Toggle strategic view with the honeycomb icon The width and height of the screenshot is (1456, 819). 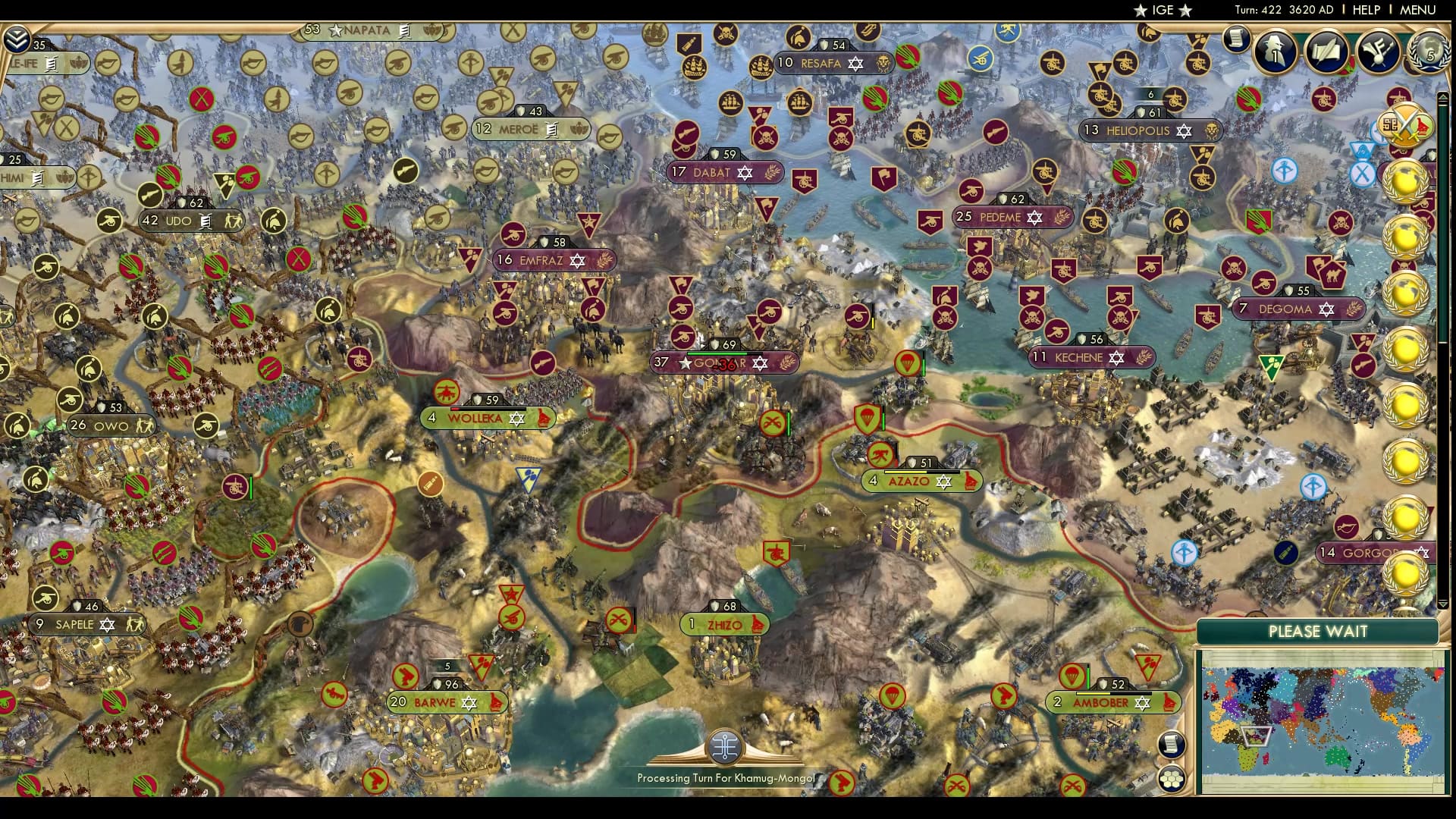pyautogui.click(x=1171, y=778)
